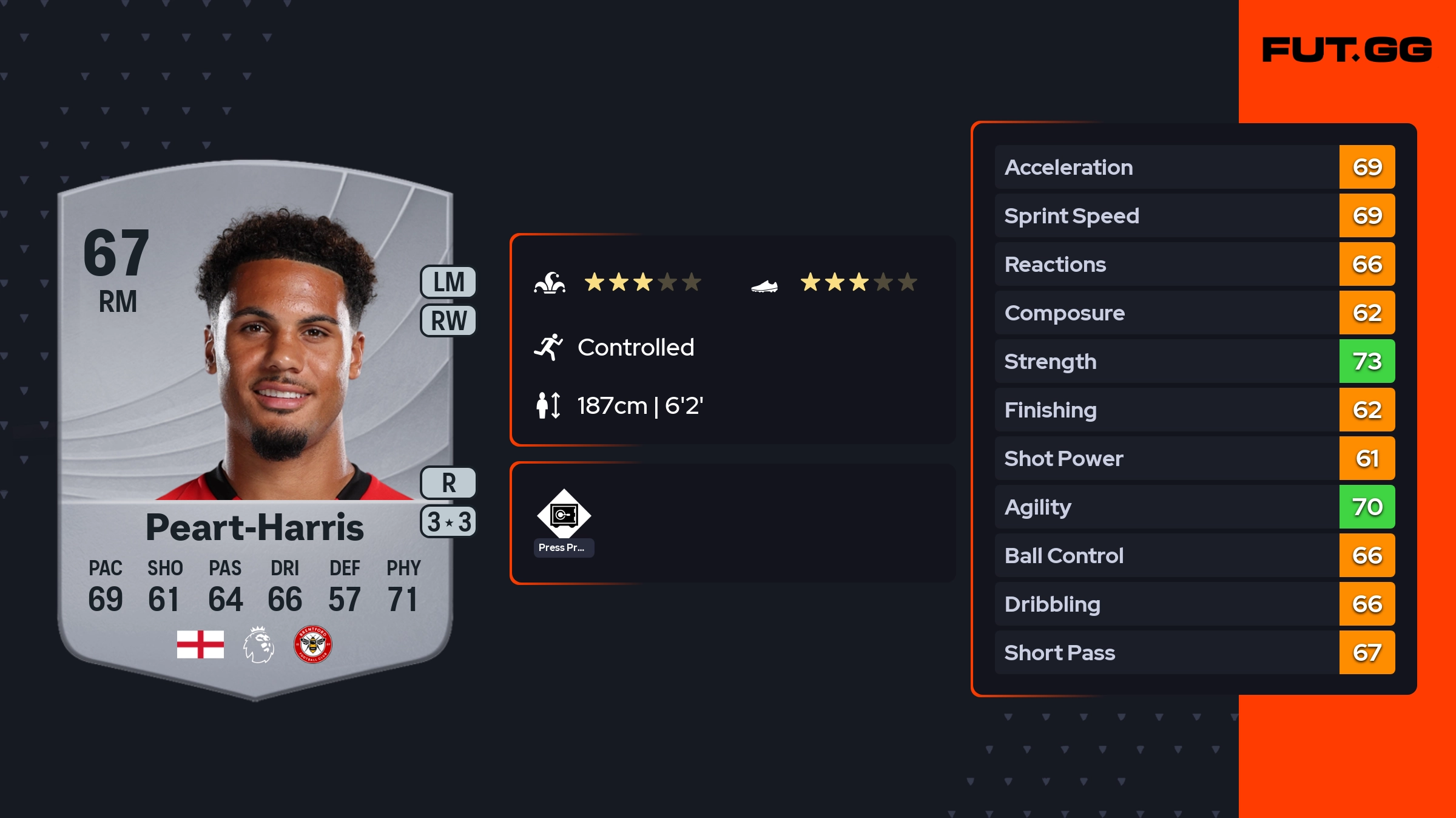Select the Strength stat row
Image resolution: width=1456 pixels, height=818 pixels.
(1194, 361)
